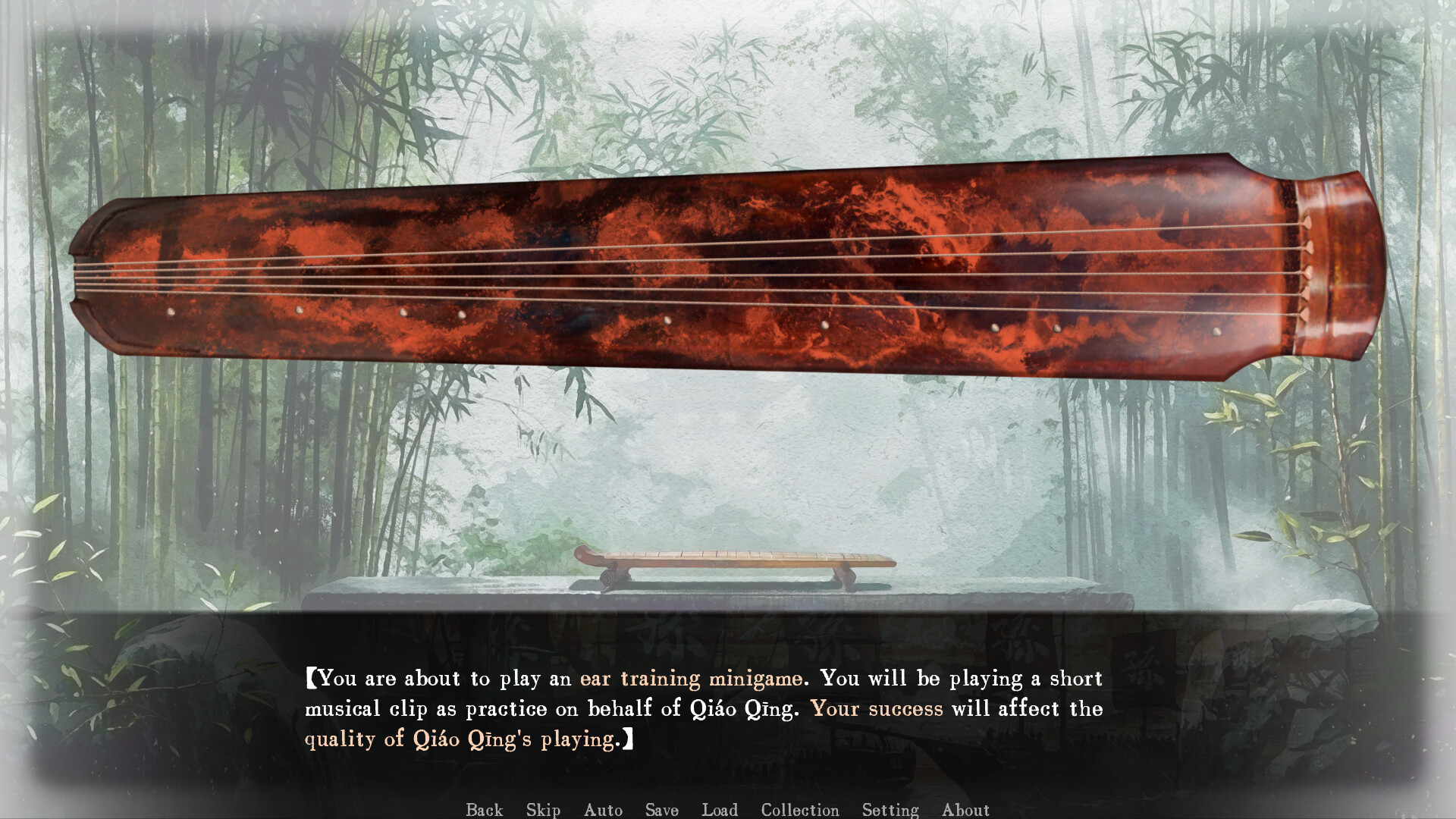Enable Auto play mode
1456x819 pixels.
[x=603, y=810]
